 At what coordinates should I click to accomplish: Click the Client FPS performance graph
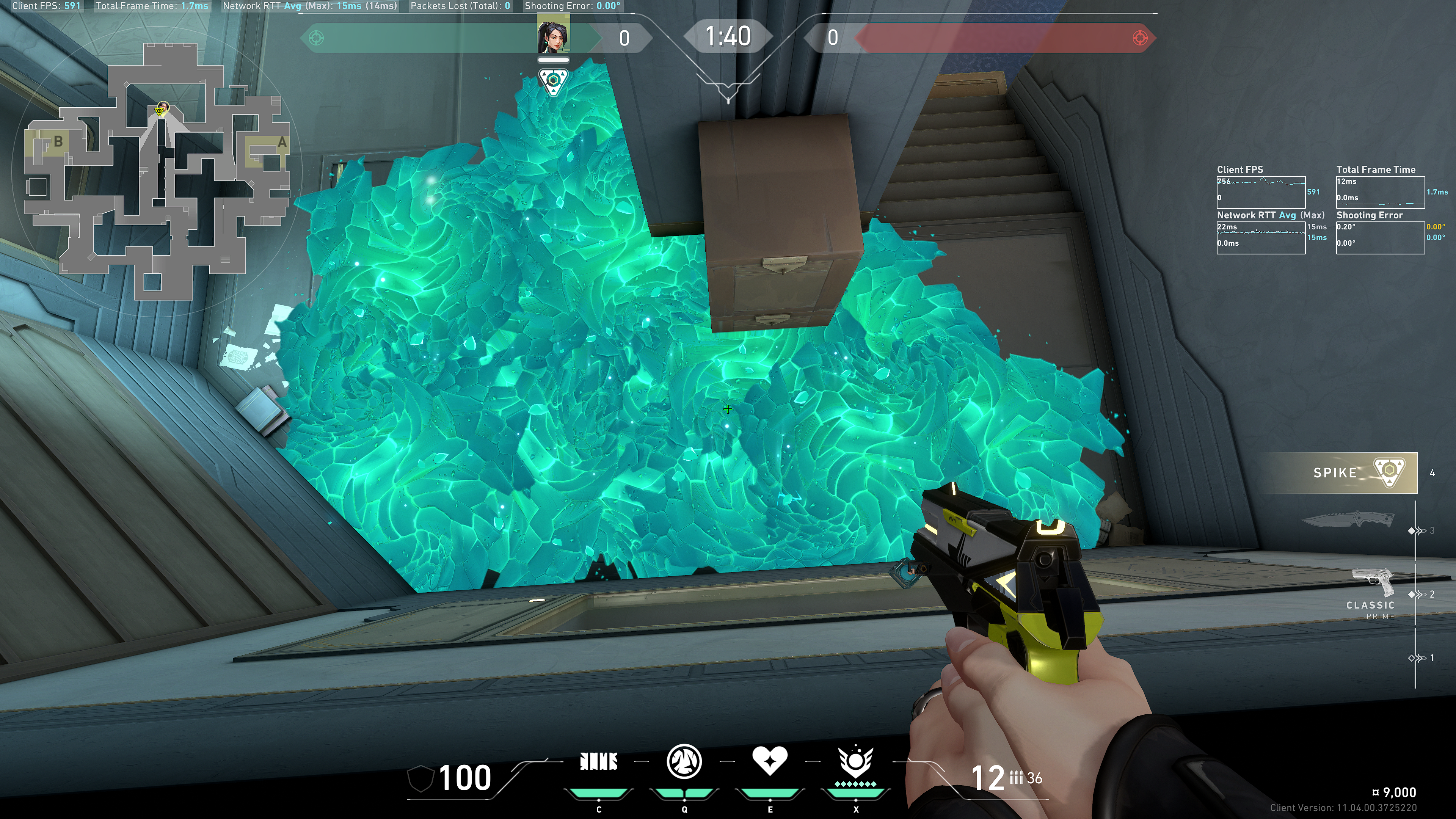pyautogui.click(x=1260, y=192)
